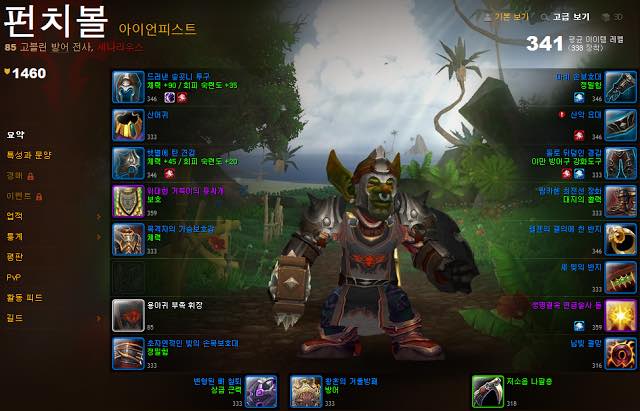Viewport: 640px width, 411px height.
Task: Select the helmet equipment slot icon
Action: click(x=128, y=87)
